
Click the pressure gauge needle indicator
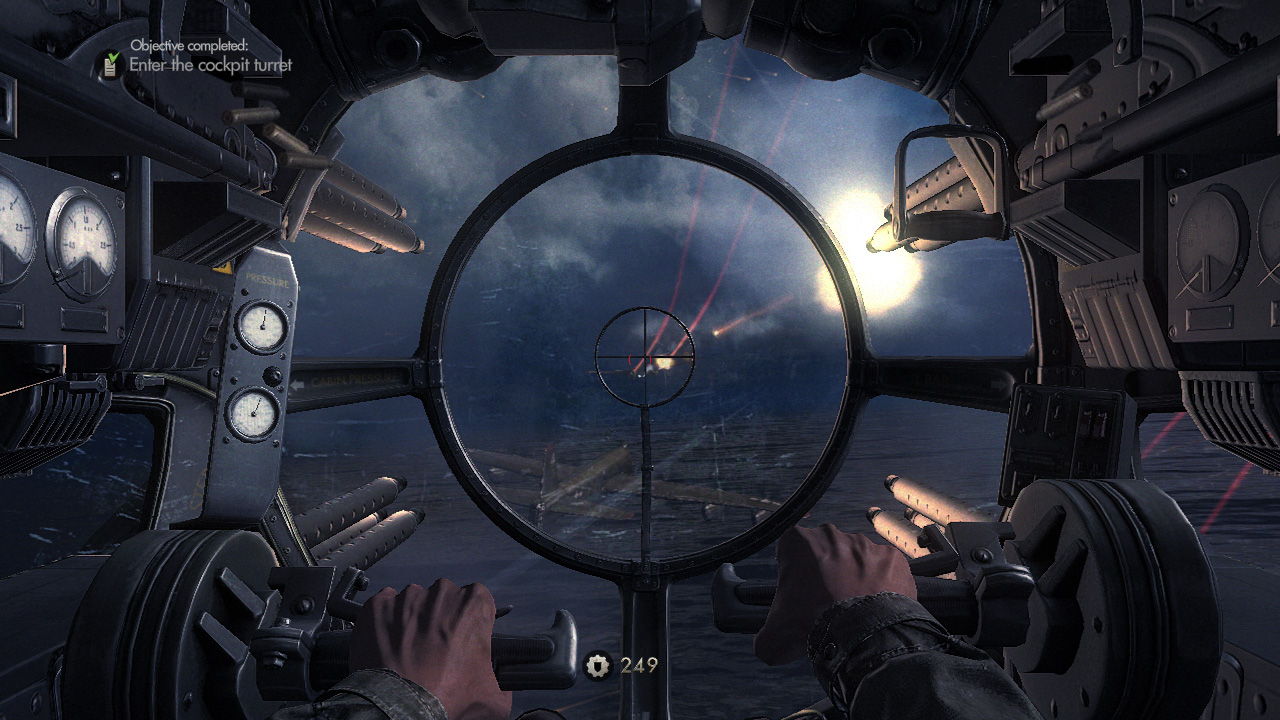[x=263, y=318]
